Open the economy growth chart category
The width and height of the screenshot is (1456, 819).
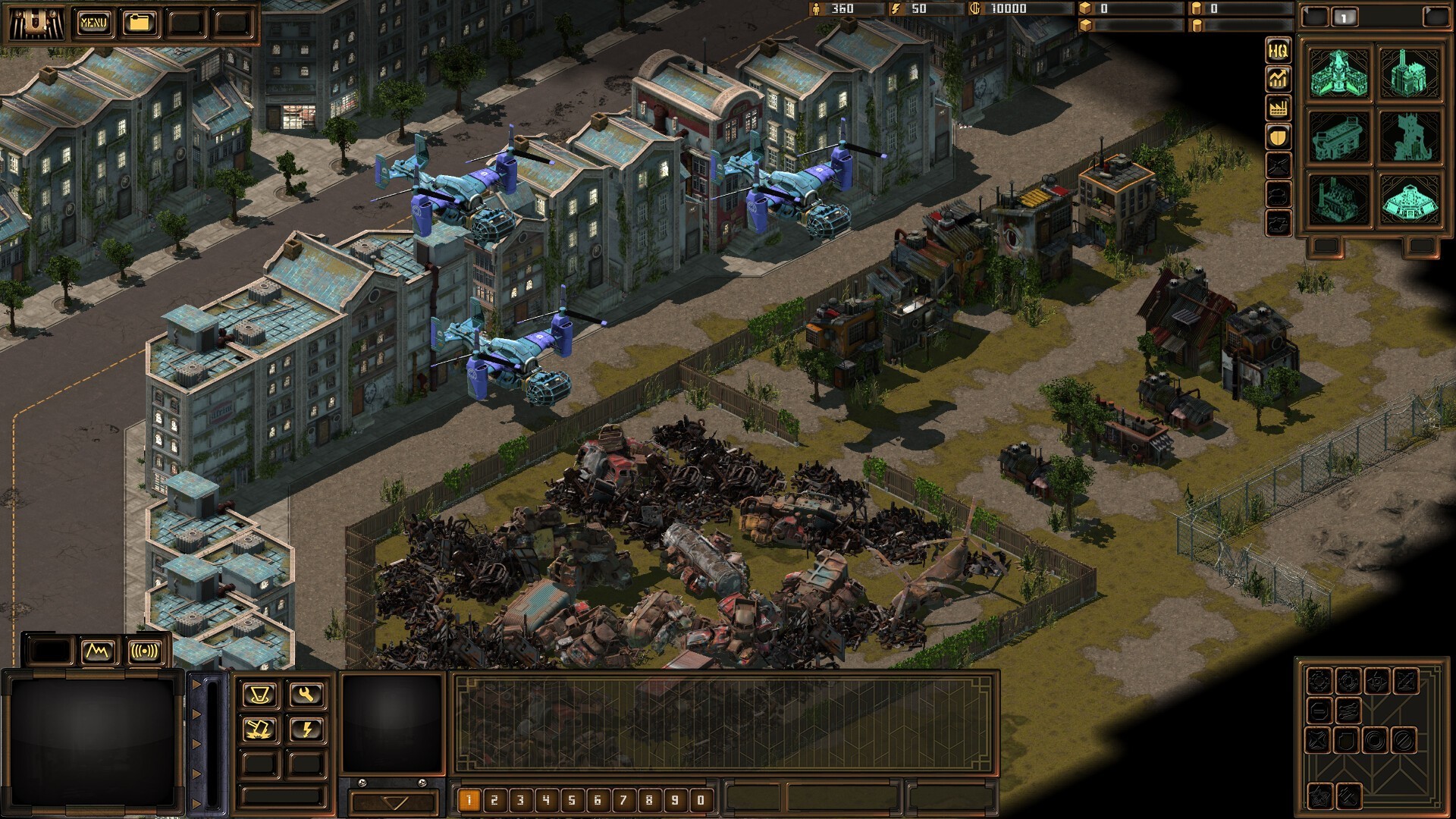1278,79
